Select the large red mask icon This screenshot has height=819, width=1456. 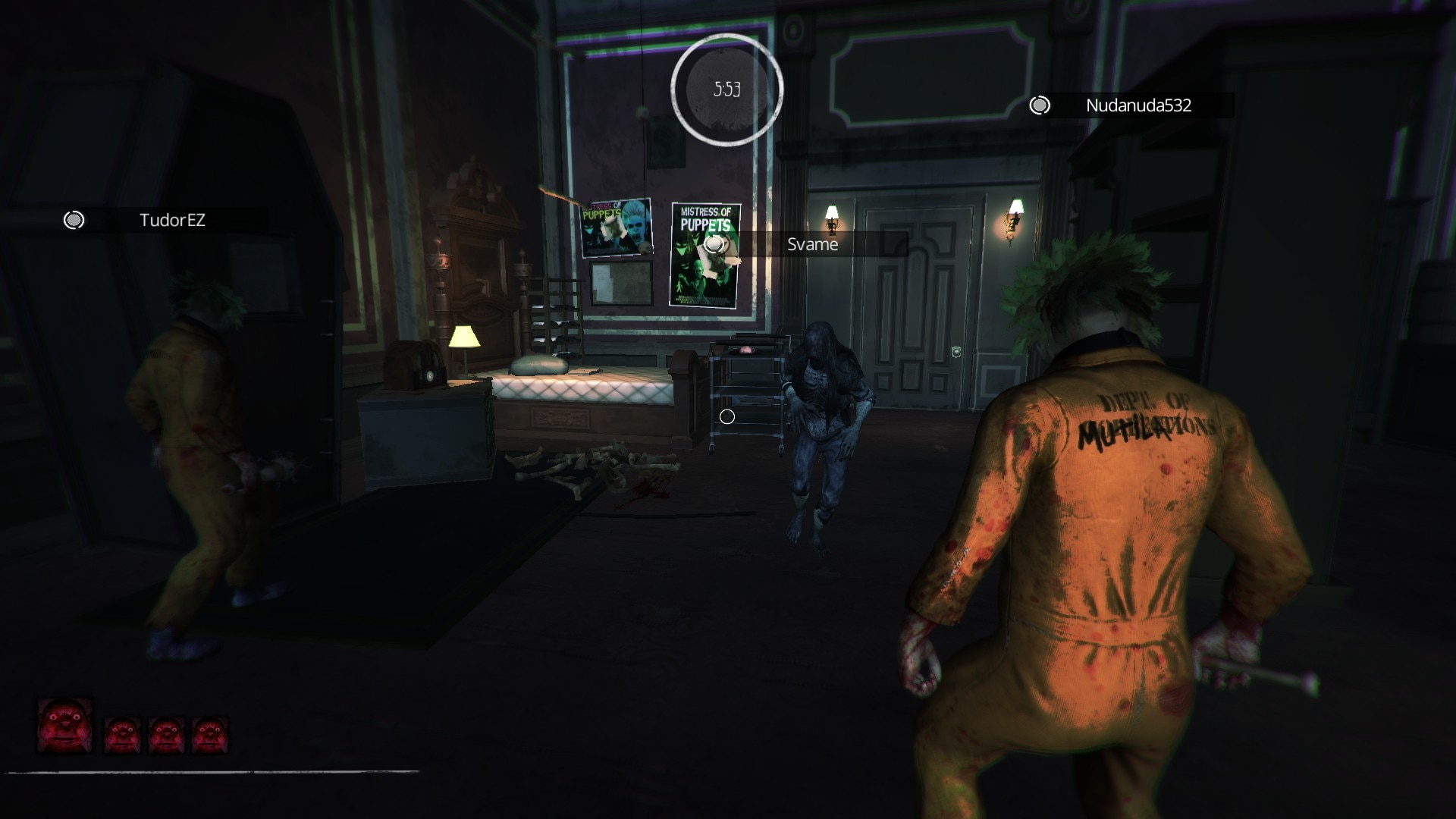65,726
